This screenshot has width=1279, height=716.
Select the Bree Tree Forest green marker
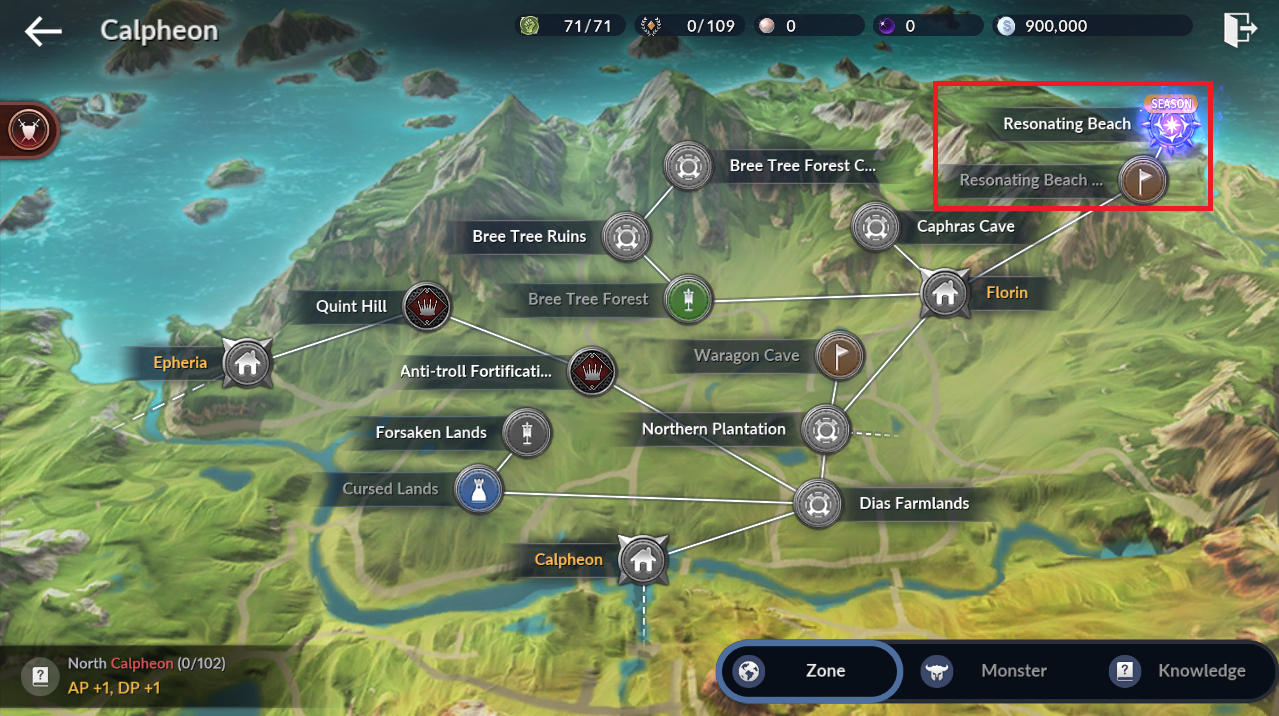click(688, 298)
